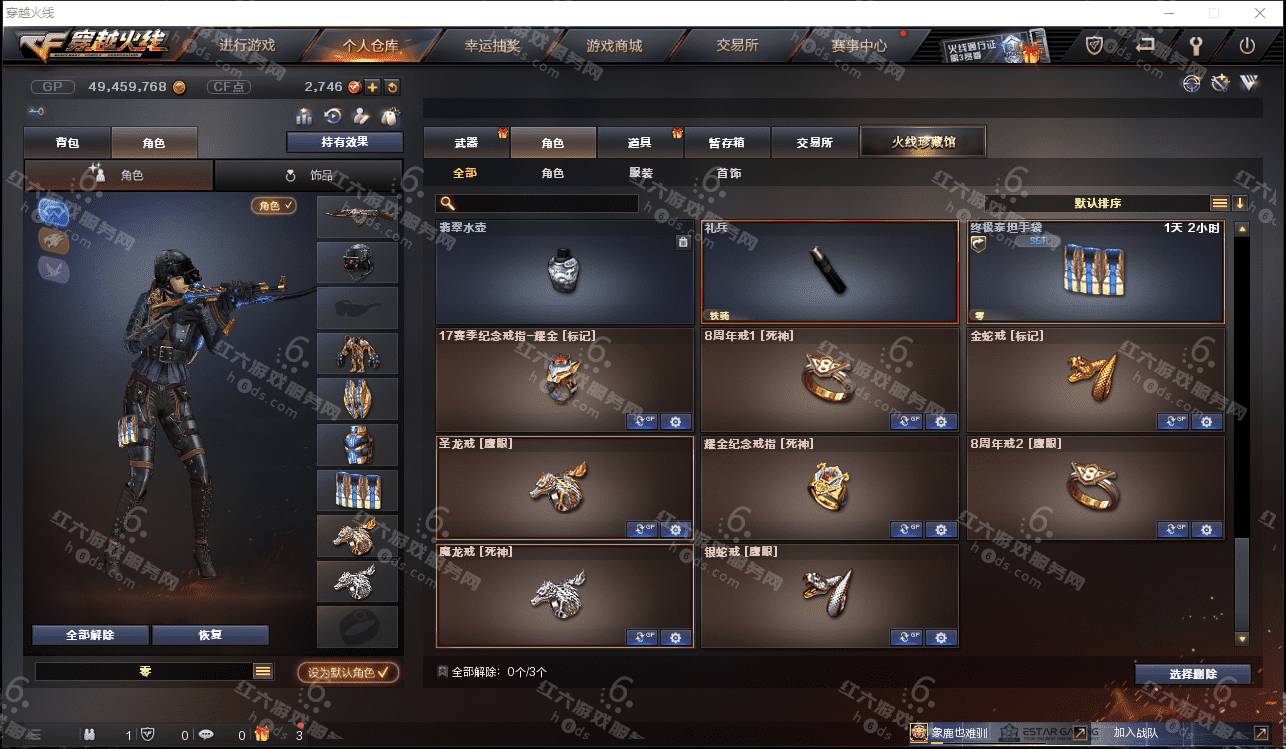
Task: Open the 默认排序 sort dropdown
Action: point(1097,203)
